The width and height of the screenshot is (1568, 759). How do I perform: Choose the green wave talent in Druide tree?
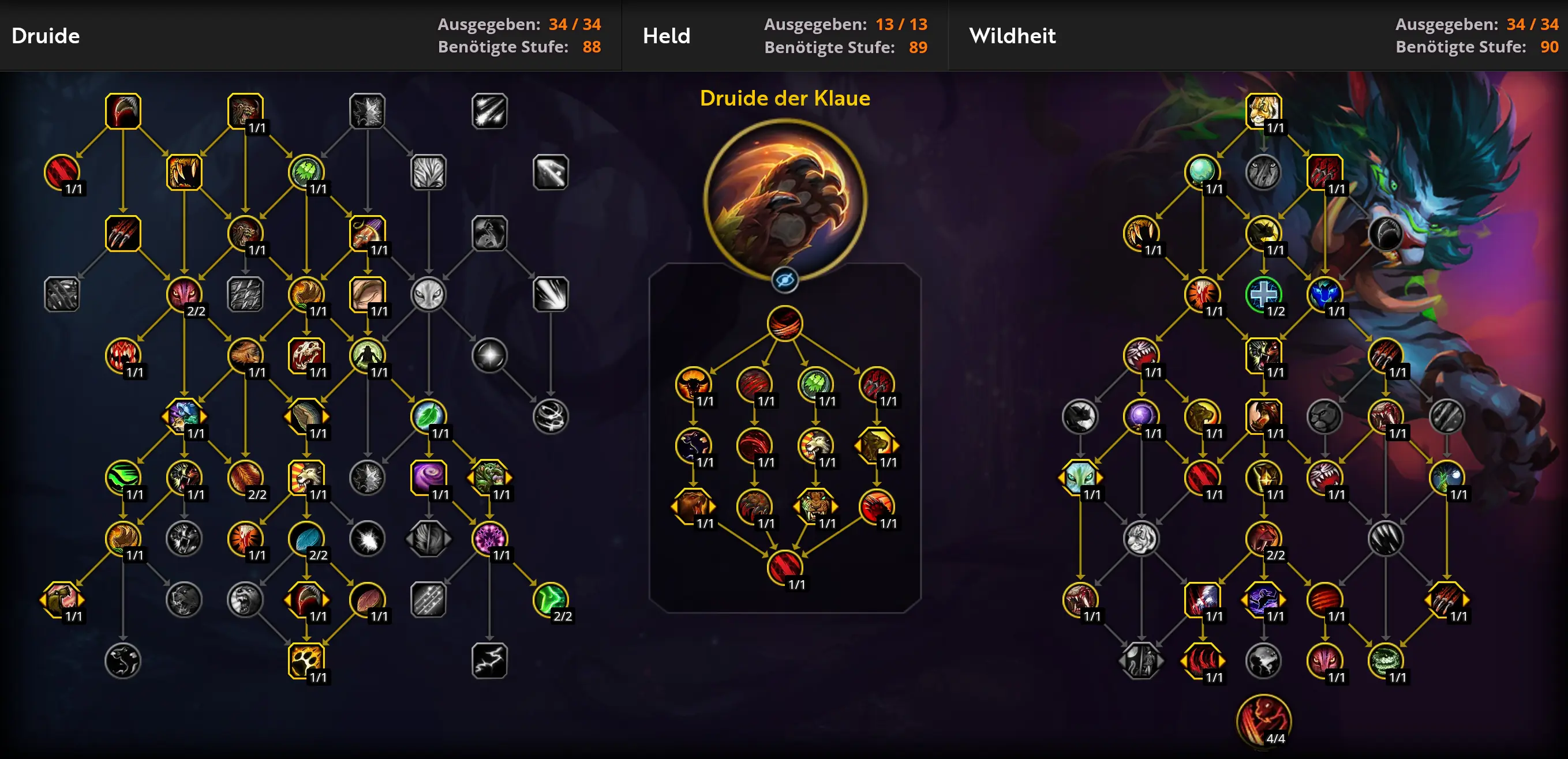tap(122, 478)
